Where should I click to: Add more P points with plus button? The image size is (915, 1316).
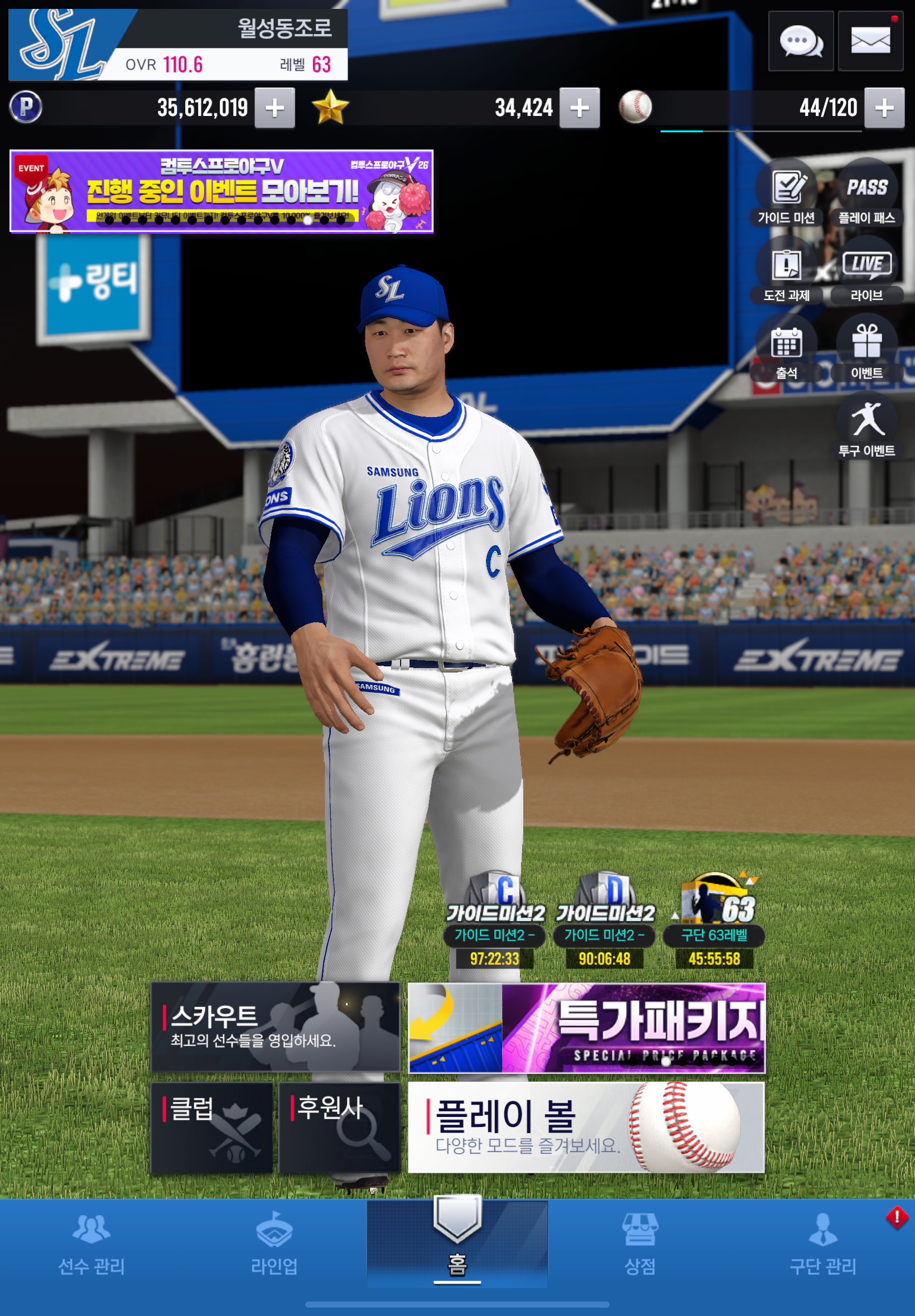coord(274,108)
